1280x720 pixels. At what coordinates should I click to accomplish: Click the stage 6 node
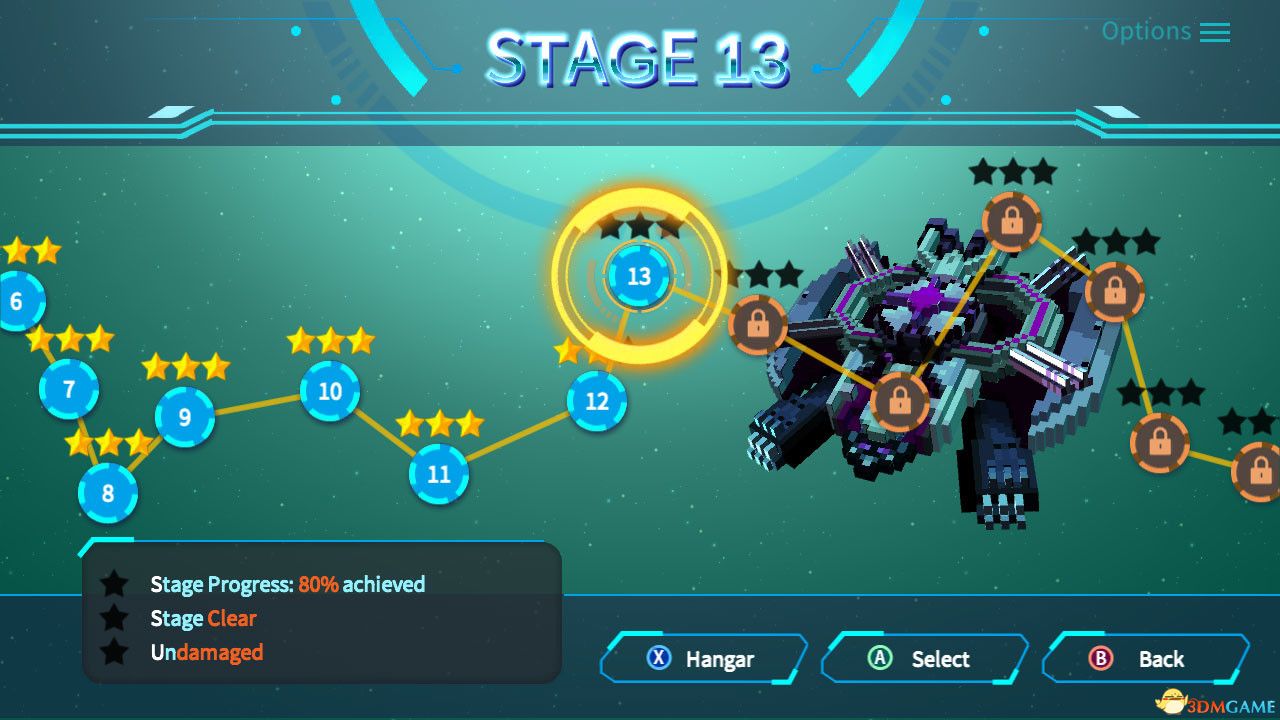pos(15,301)
